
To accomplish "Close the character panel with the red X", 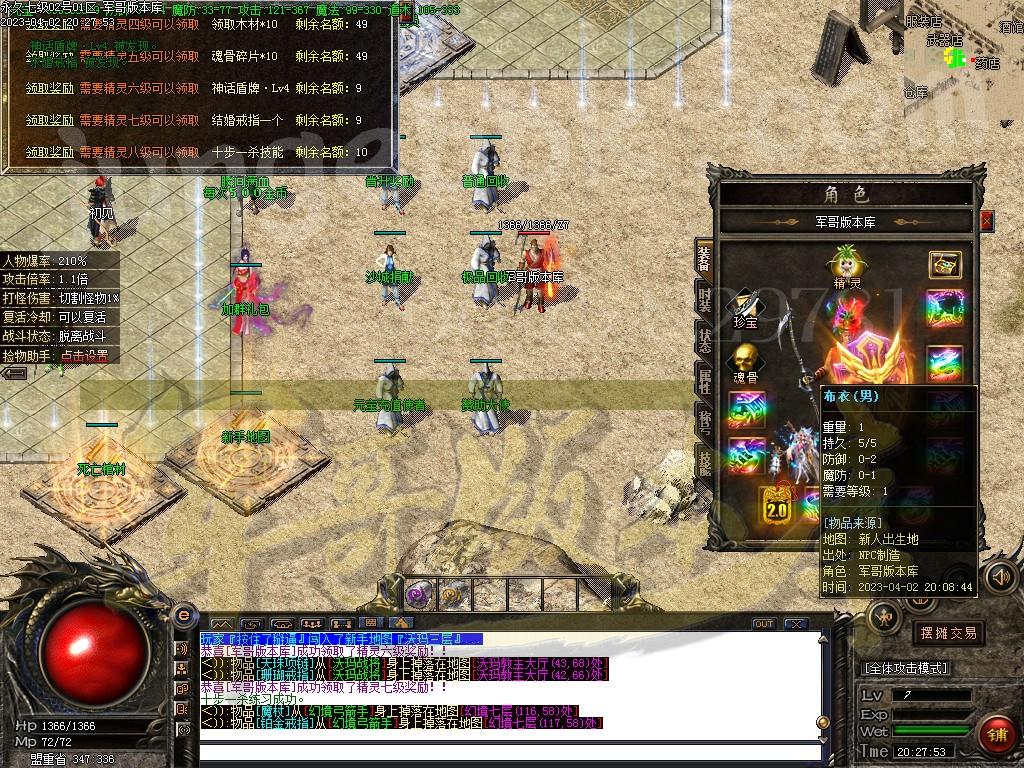I will point(987,221).
